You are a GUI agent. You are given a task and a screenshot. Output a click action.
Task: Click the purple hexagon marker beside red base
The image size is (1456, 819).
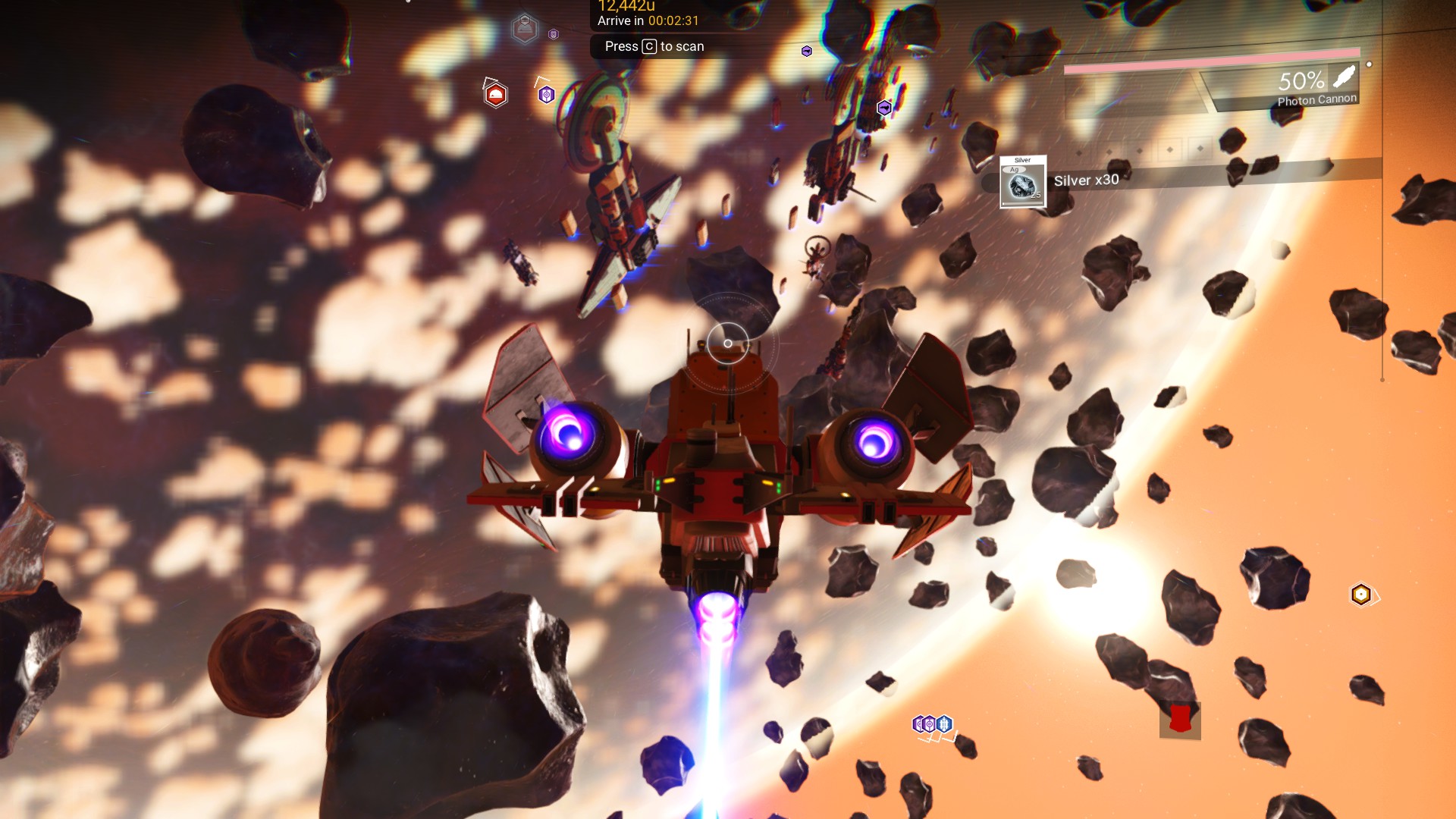[x=546, y=95]
